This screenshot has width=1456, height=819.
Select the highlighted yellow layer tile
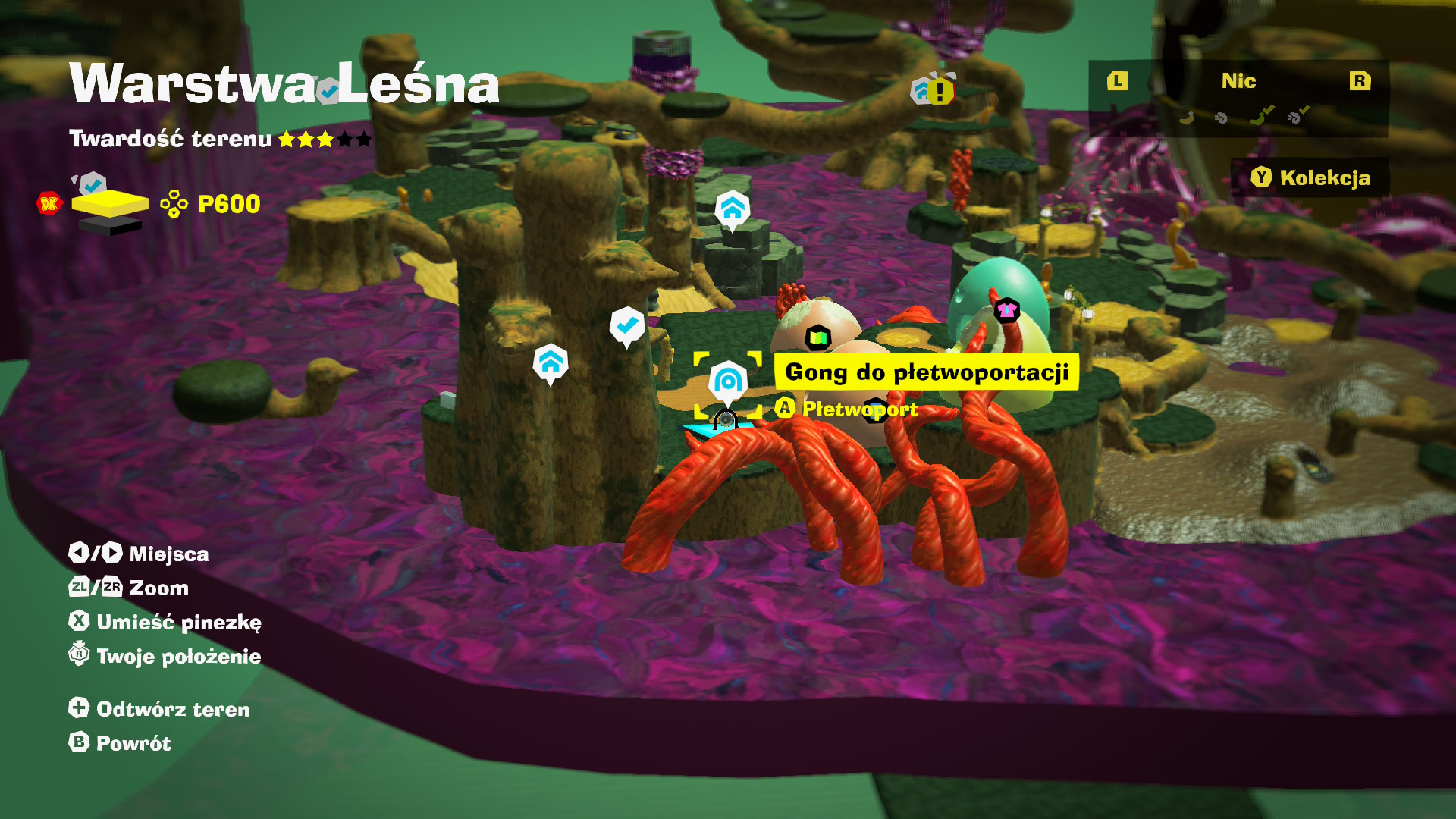point(110,203)
